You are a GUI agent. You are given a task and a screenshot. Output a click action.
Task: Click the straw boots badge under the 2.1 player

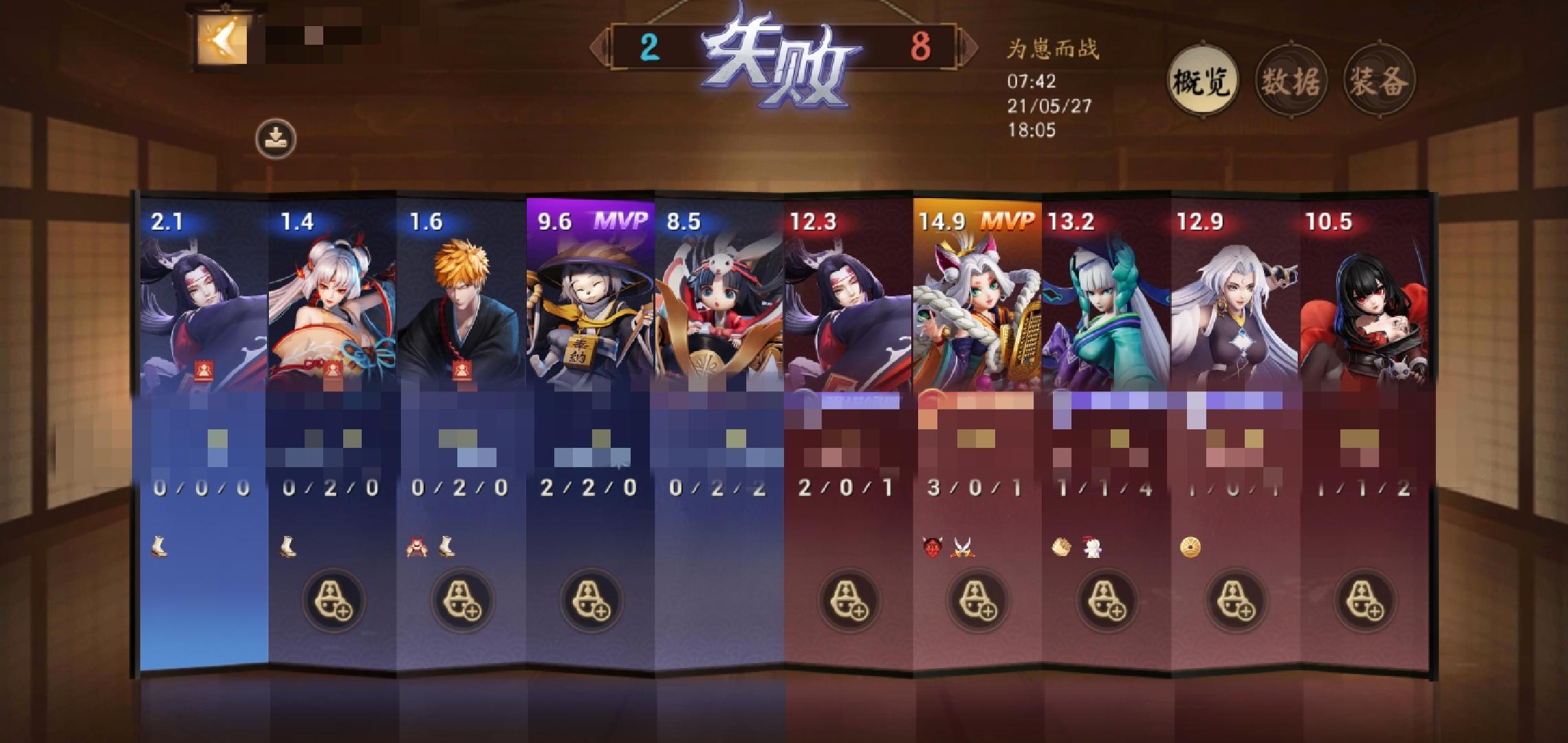[160, 548]
